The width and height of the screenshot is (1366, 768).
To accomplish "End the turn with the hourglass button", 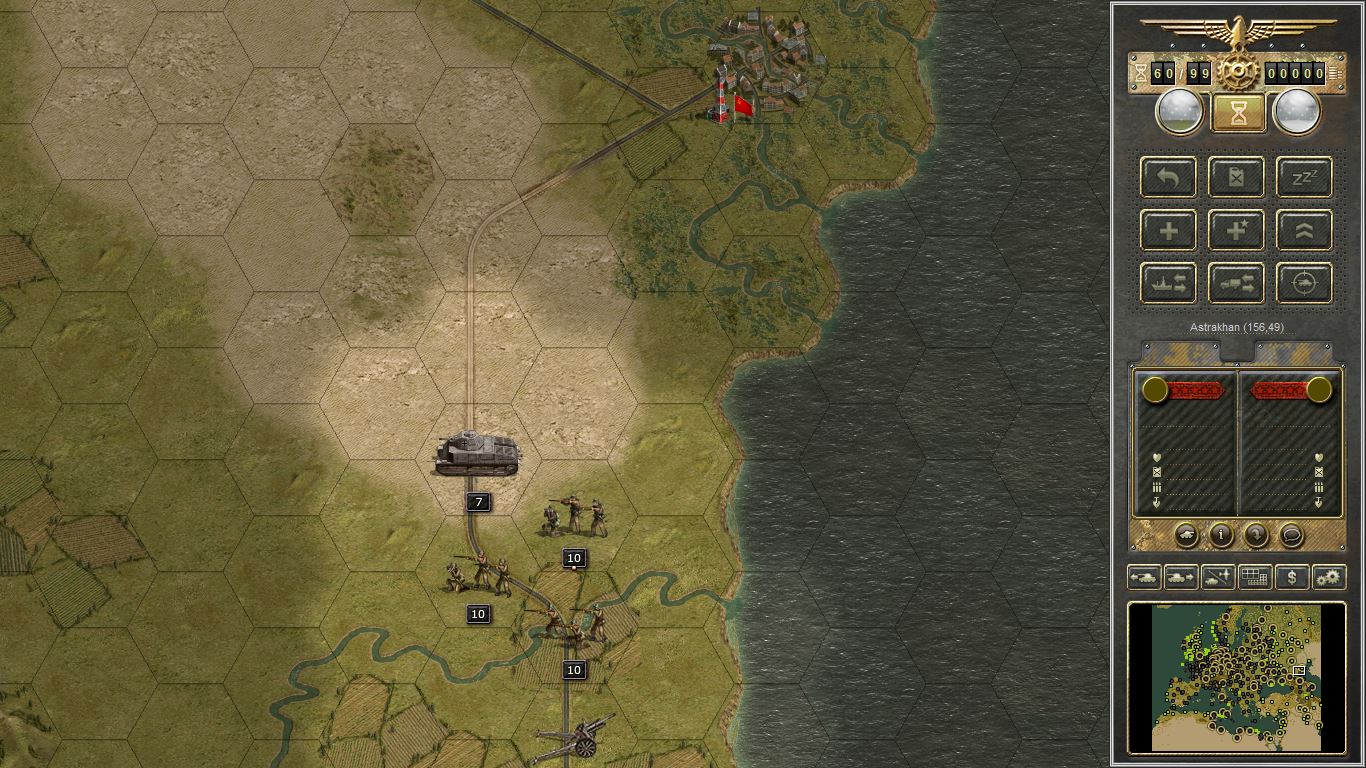I will point(1238,113).
